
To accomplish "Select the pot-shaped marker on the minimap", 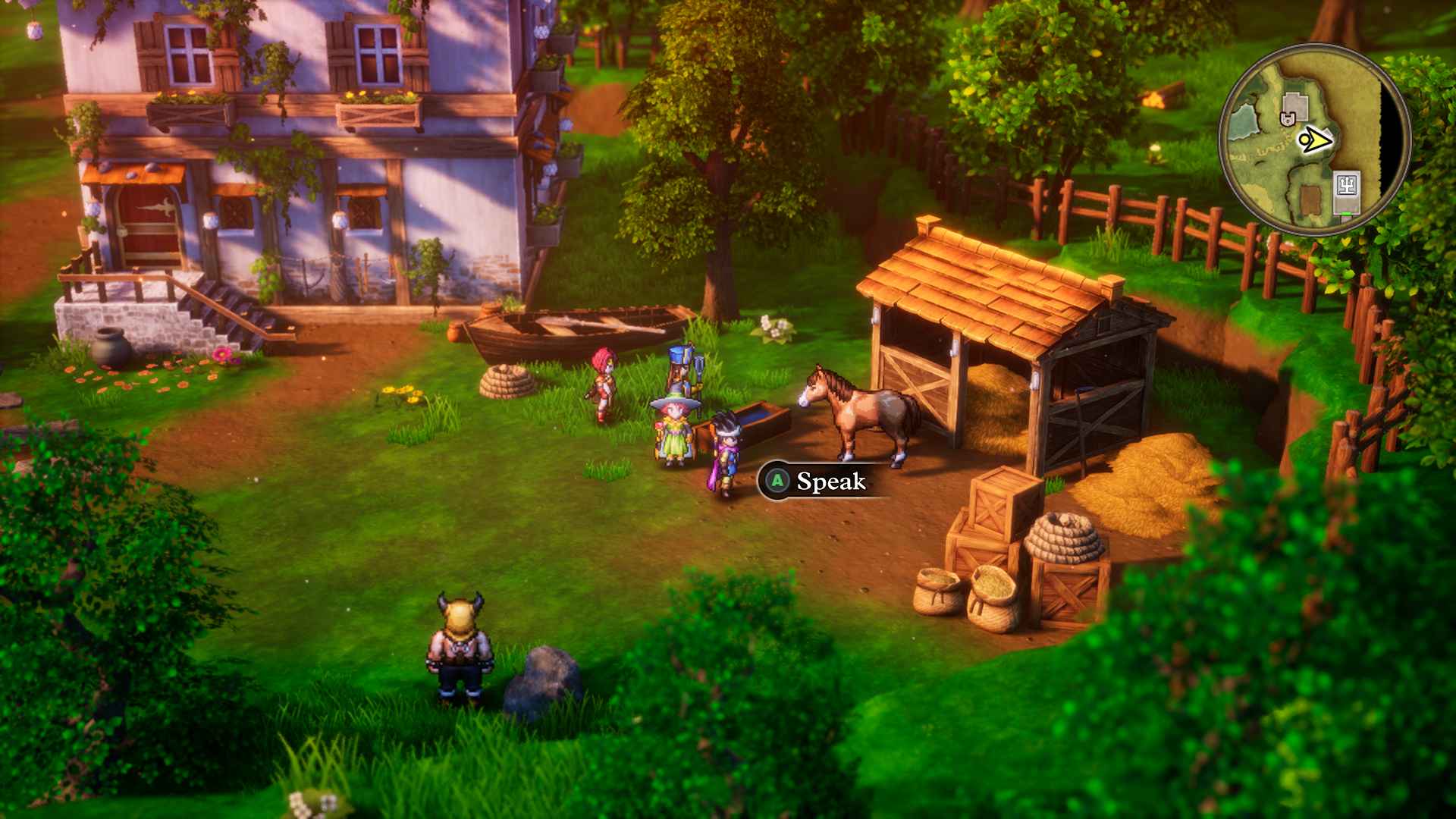I will click(1287, 118).
